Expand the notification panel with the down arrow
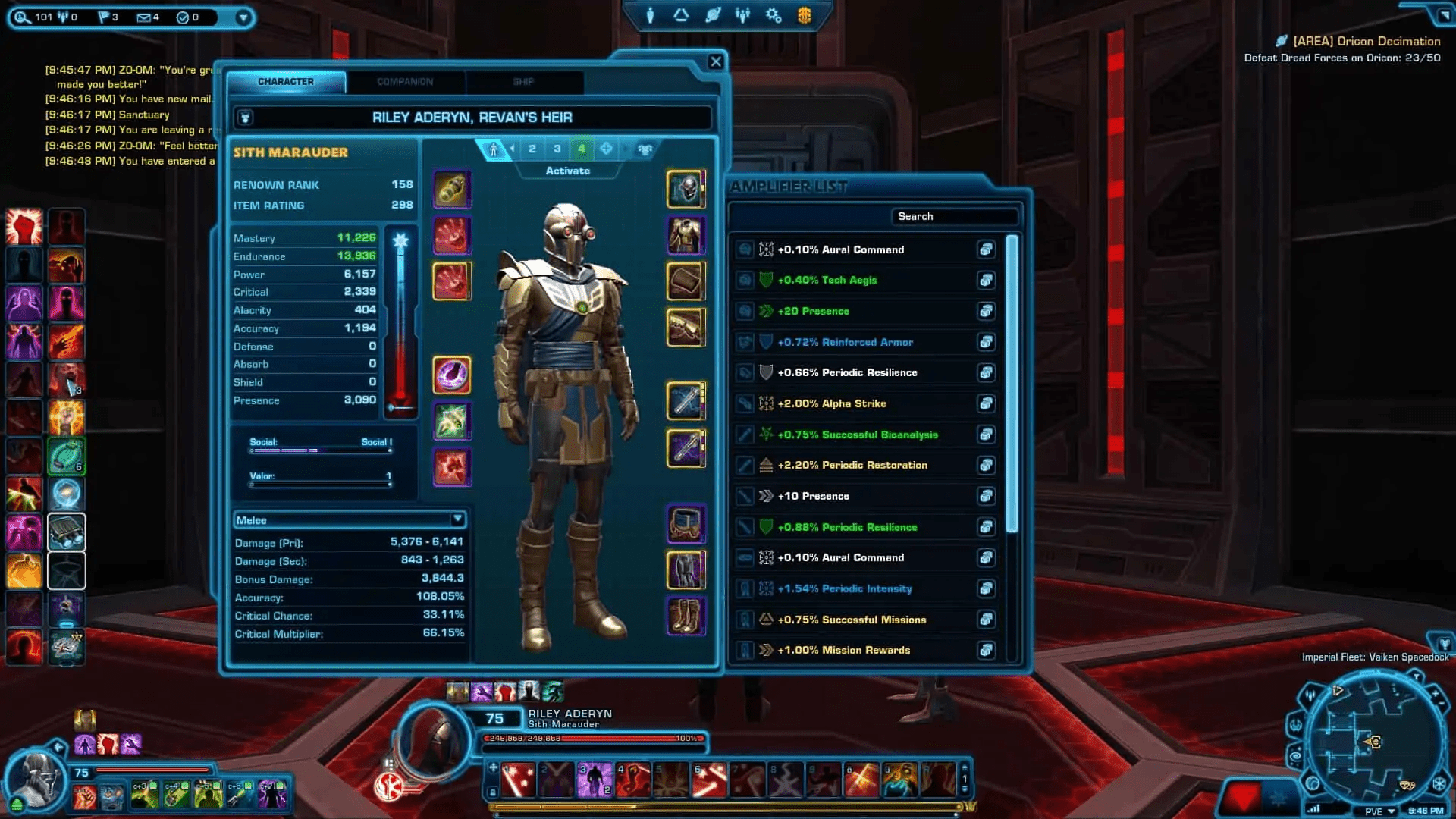This screenshot has height=819, width=1456. pos(243,15)
